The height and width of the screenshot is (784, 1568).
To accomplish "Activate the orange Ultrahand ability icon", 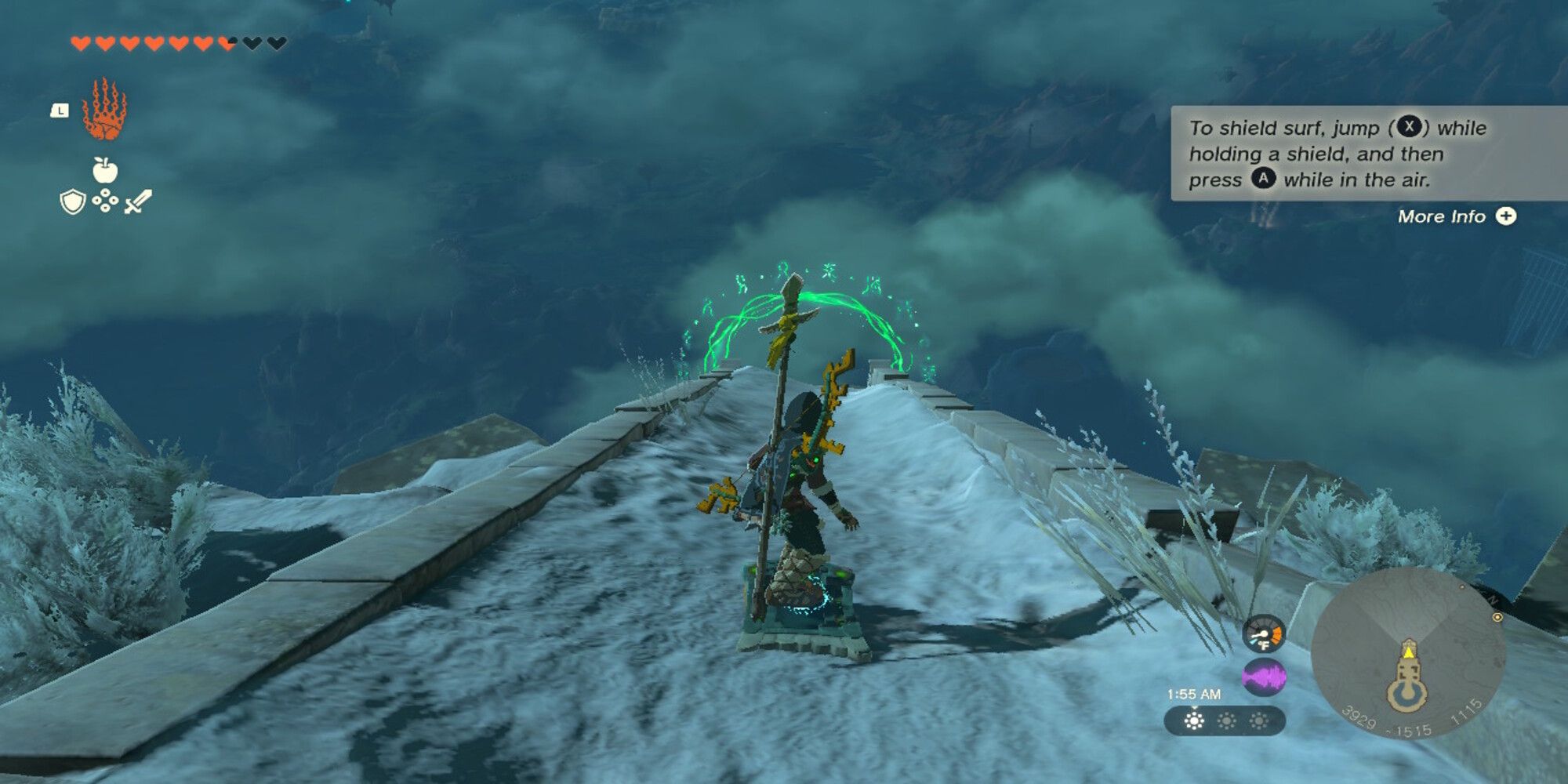I will (x=104, y=110).
